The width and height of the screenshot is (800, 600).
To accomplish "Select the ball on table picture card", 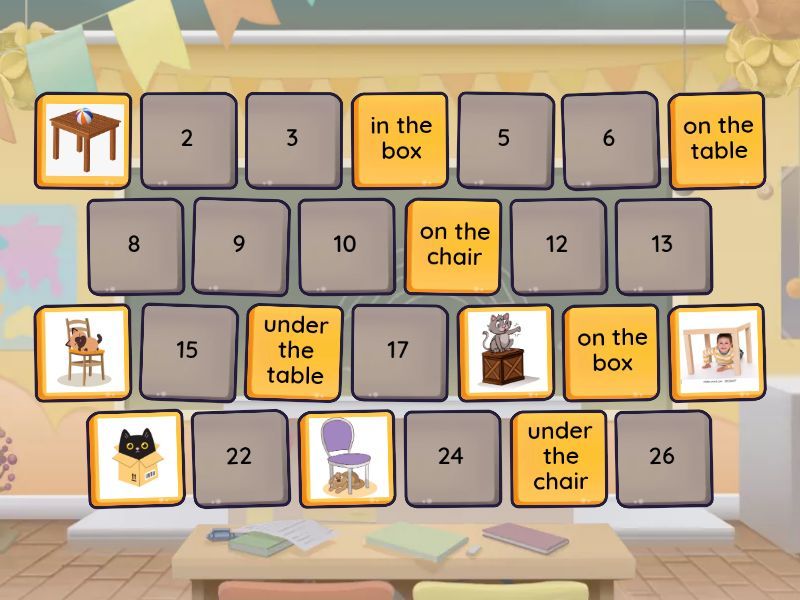I will click(83, 139).
